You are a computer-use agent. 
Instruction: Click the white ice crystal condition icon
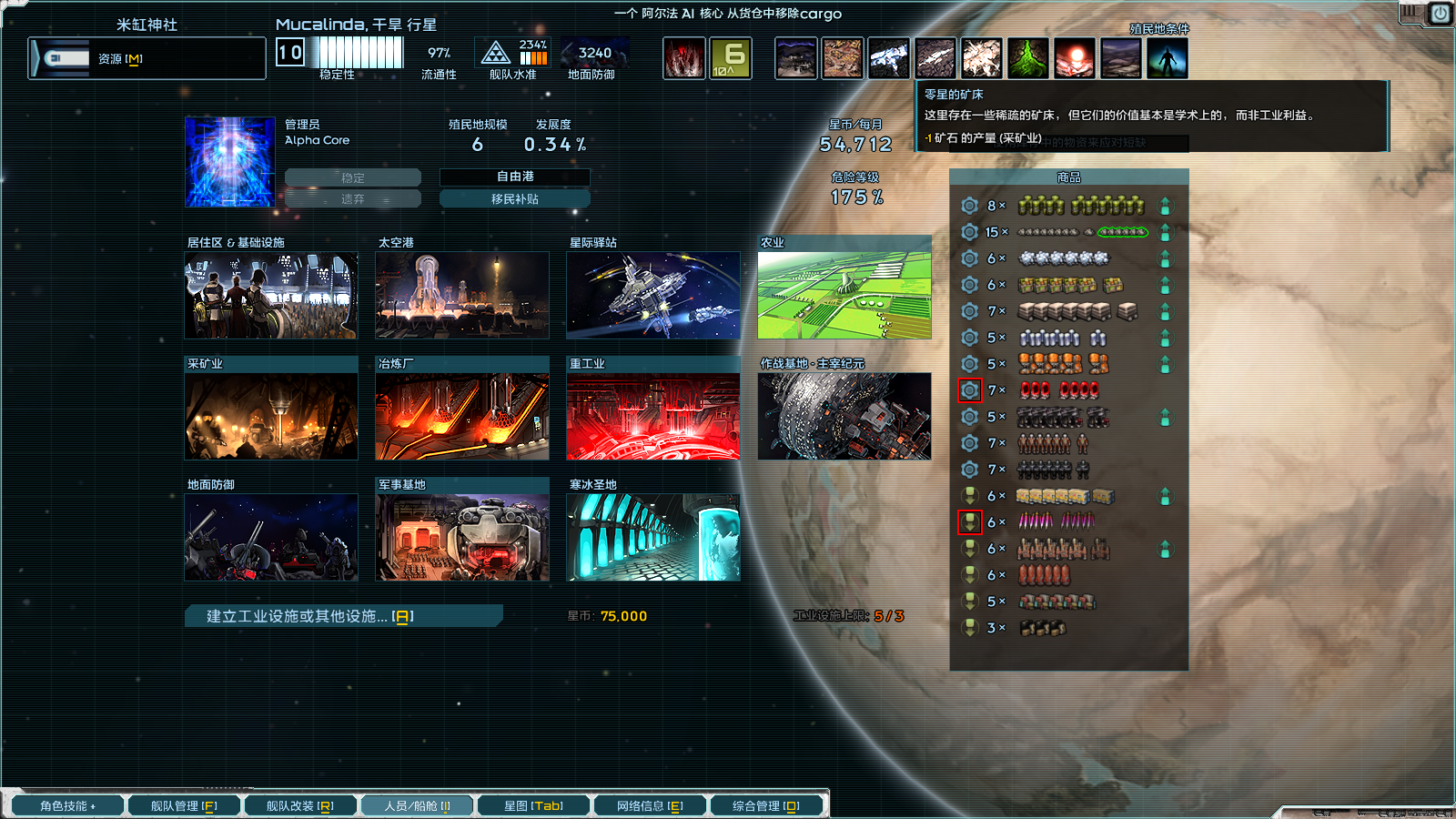pyautogui.click(x=888, y=56)
